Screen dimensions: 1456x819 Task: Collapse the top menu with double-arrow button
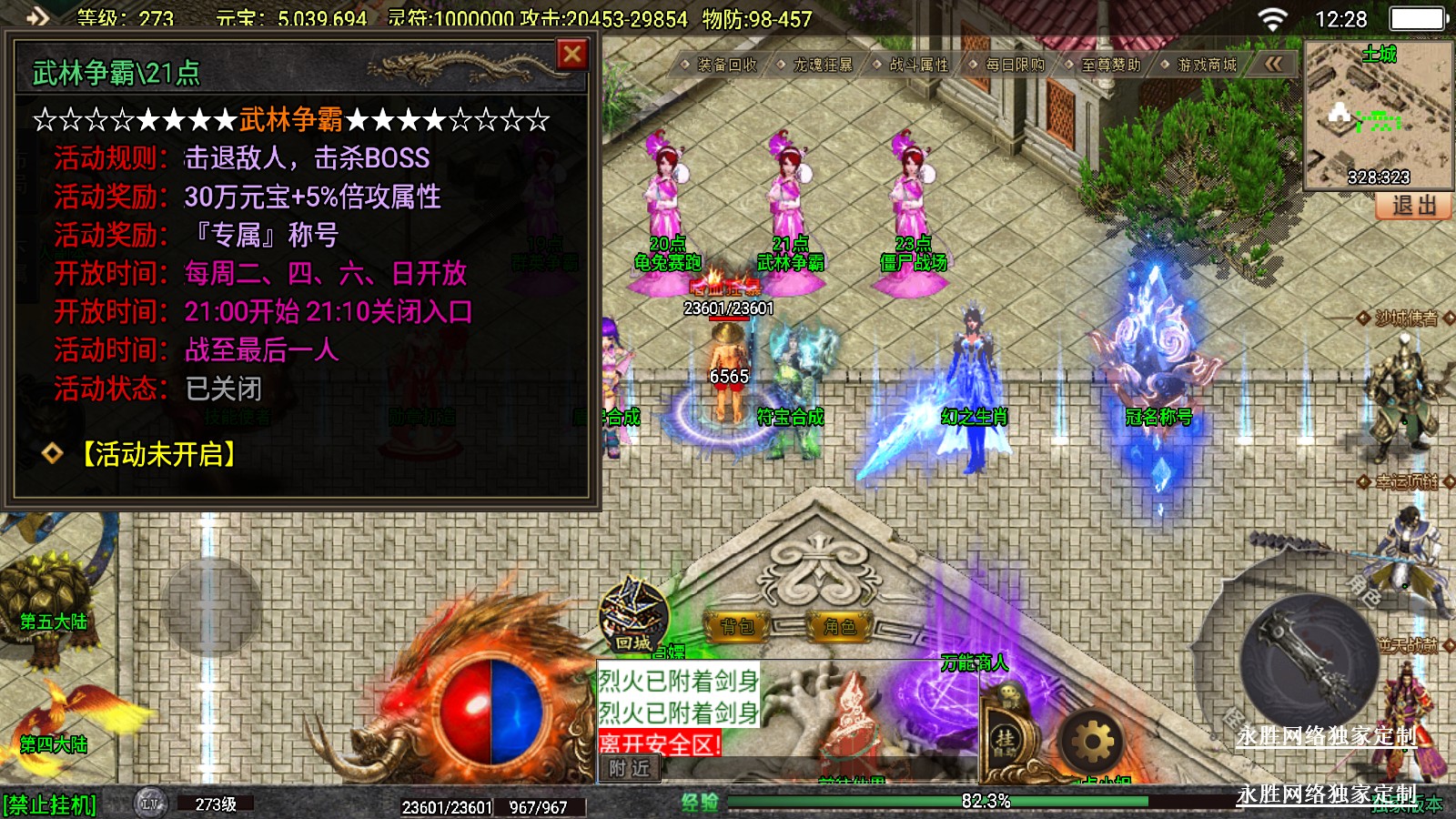pyautogui.click(x=1273, y=64)
